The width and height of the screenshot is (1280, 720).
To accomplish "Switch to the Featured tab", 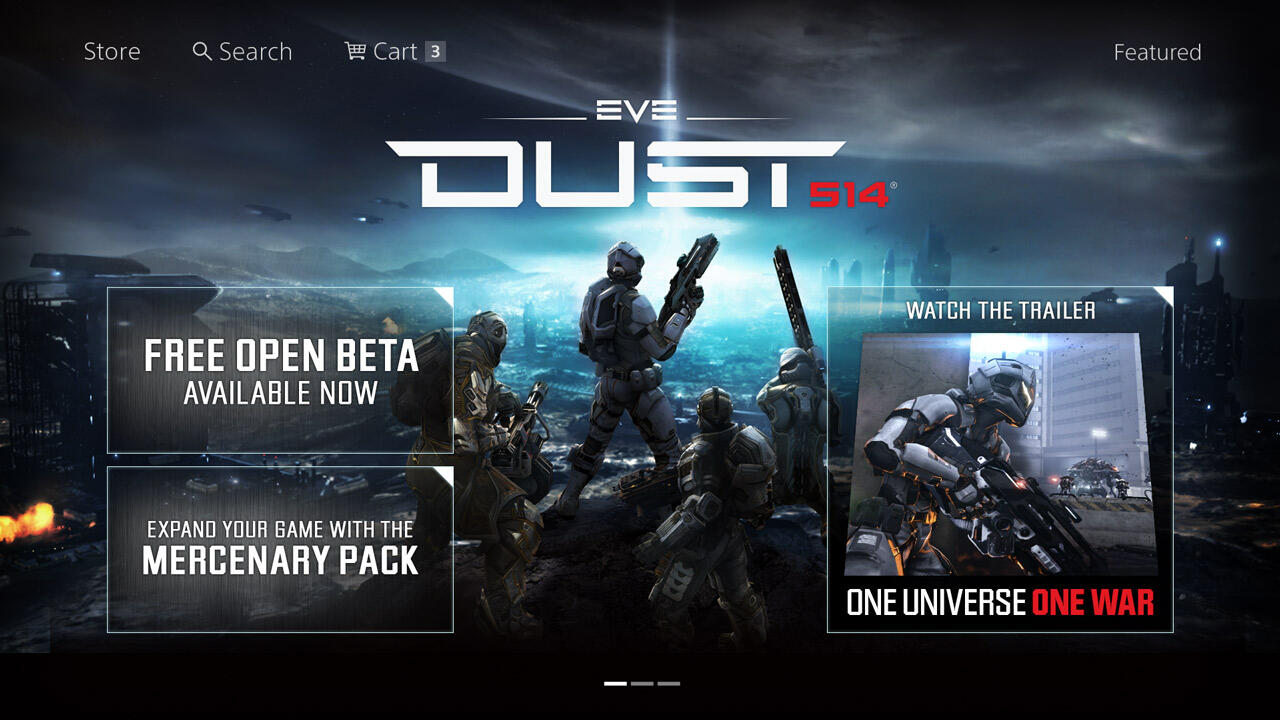I will click(x=1158, y=51).
